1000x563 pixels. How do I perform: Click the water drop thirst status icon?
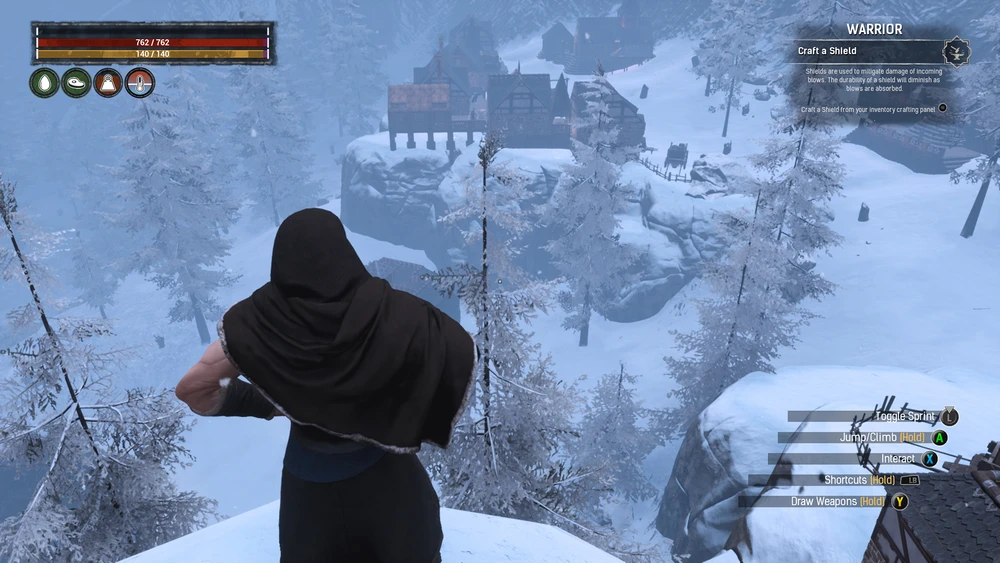[45, 83]
